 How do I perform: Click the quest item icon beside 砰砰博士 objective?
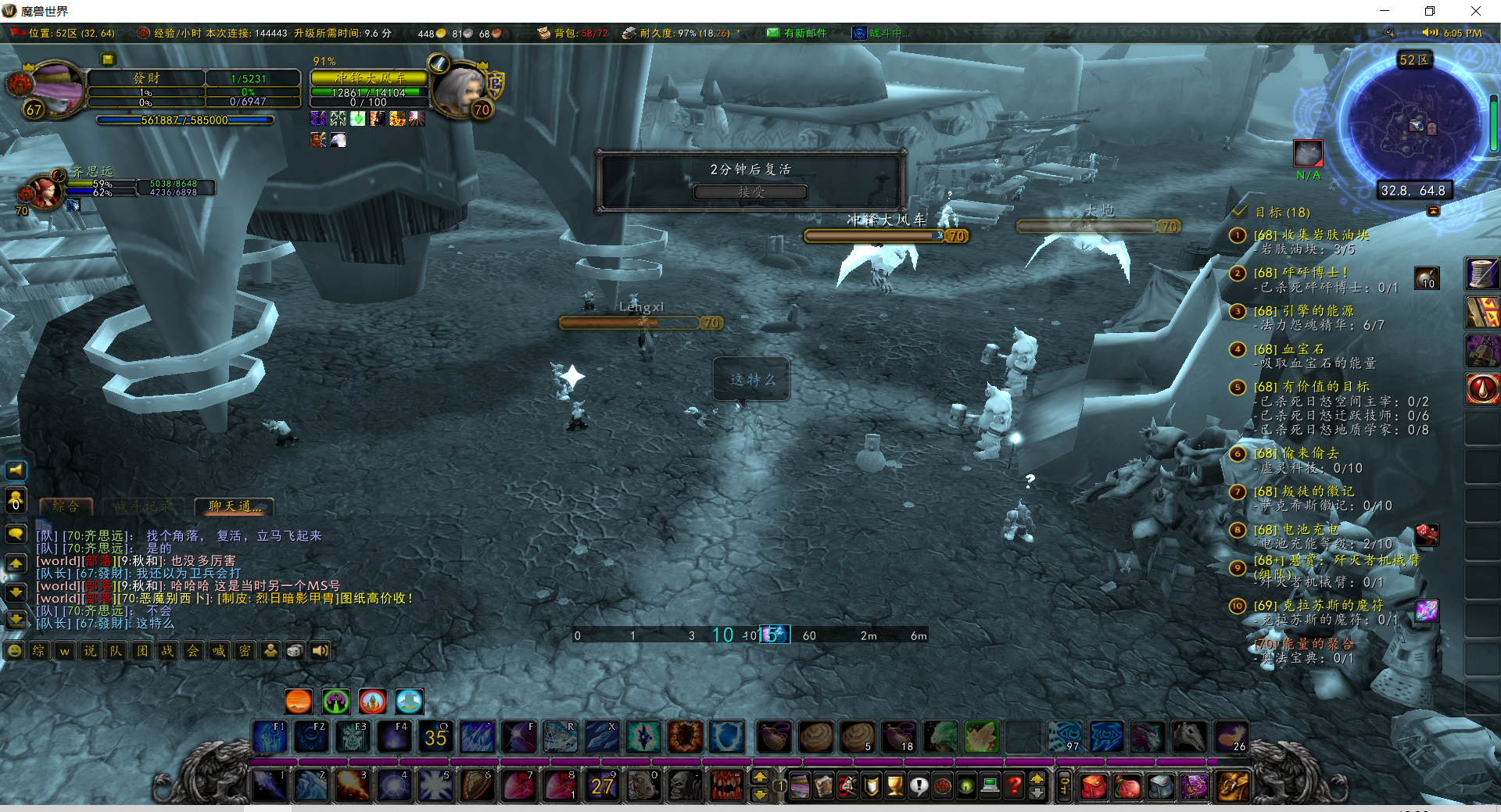click(1426, 277)
